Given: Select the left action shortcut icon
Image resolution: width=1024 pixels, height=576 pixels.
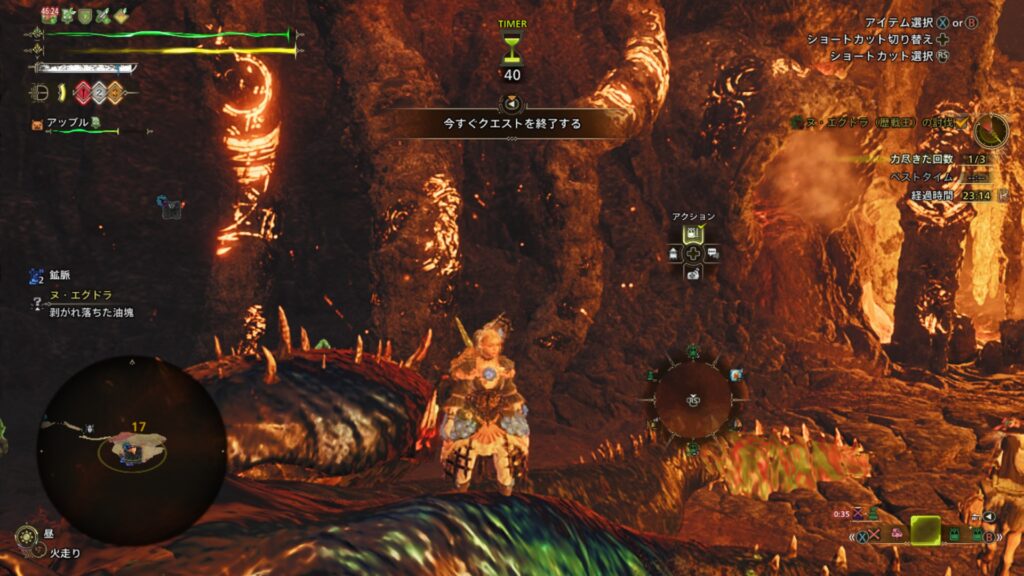Looking at the screenshot, I should (x=673, y=253).
